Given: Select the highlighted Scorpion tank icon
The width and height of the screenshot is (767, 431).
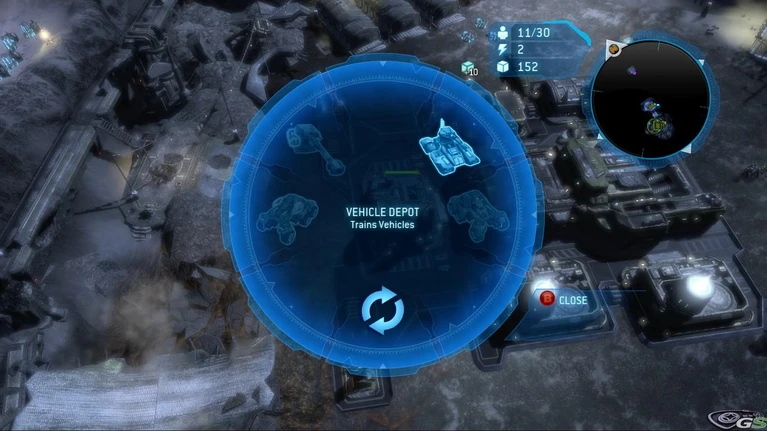Looking at the screenshot, I should point(448,146).
